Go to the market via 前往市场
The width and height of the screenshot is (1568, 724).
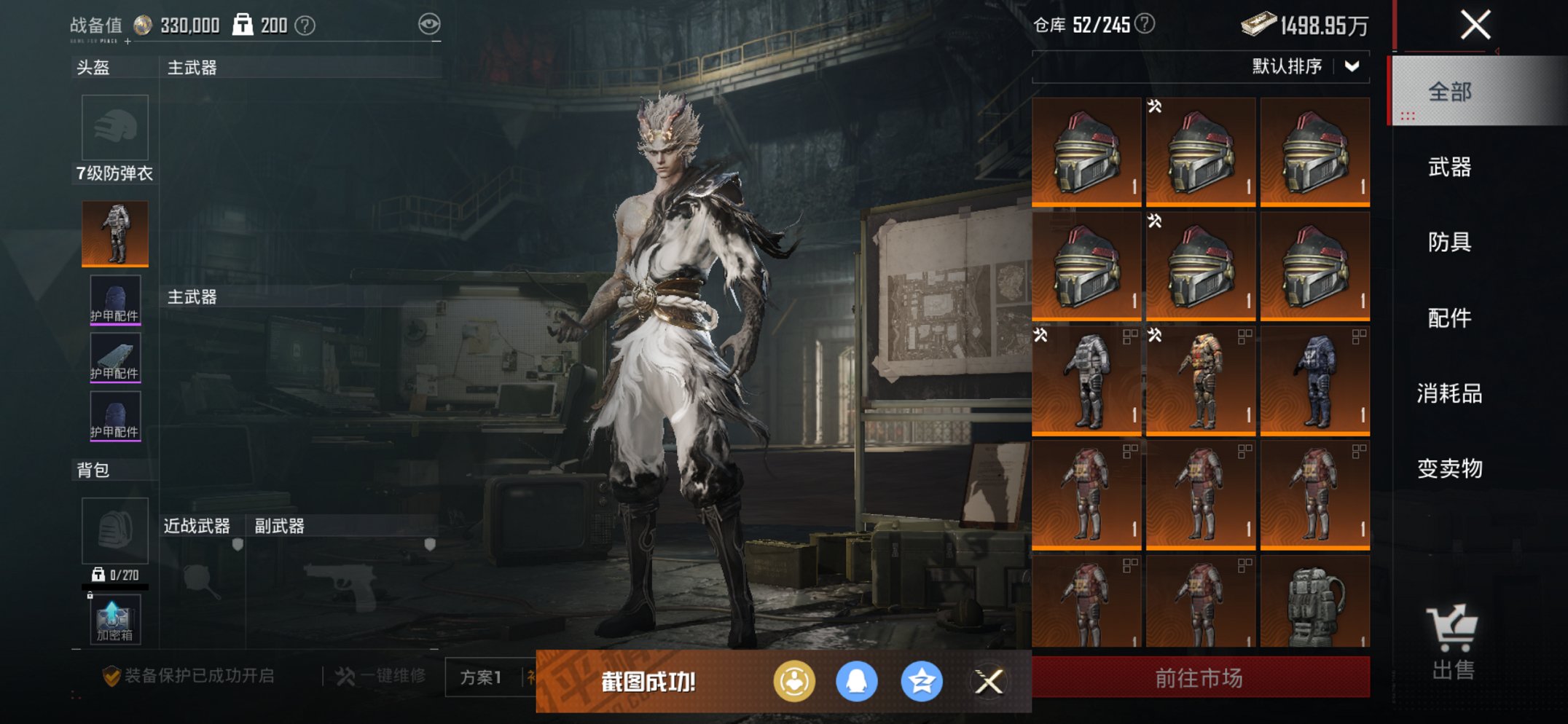coord(1199,678)
